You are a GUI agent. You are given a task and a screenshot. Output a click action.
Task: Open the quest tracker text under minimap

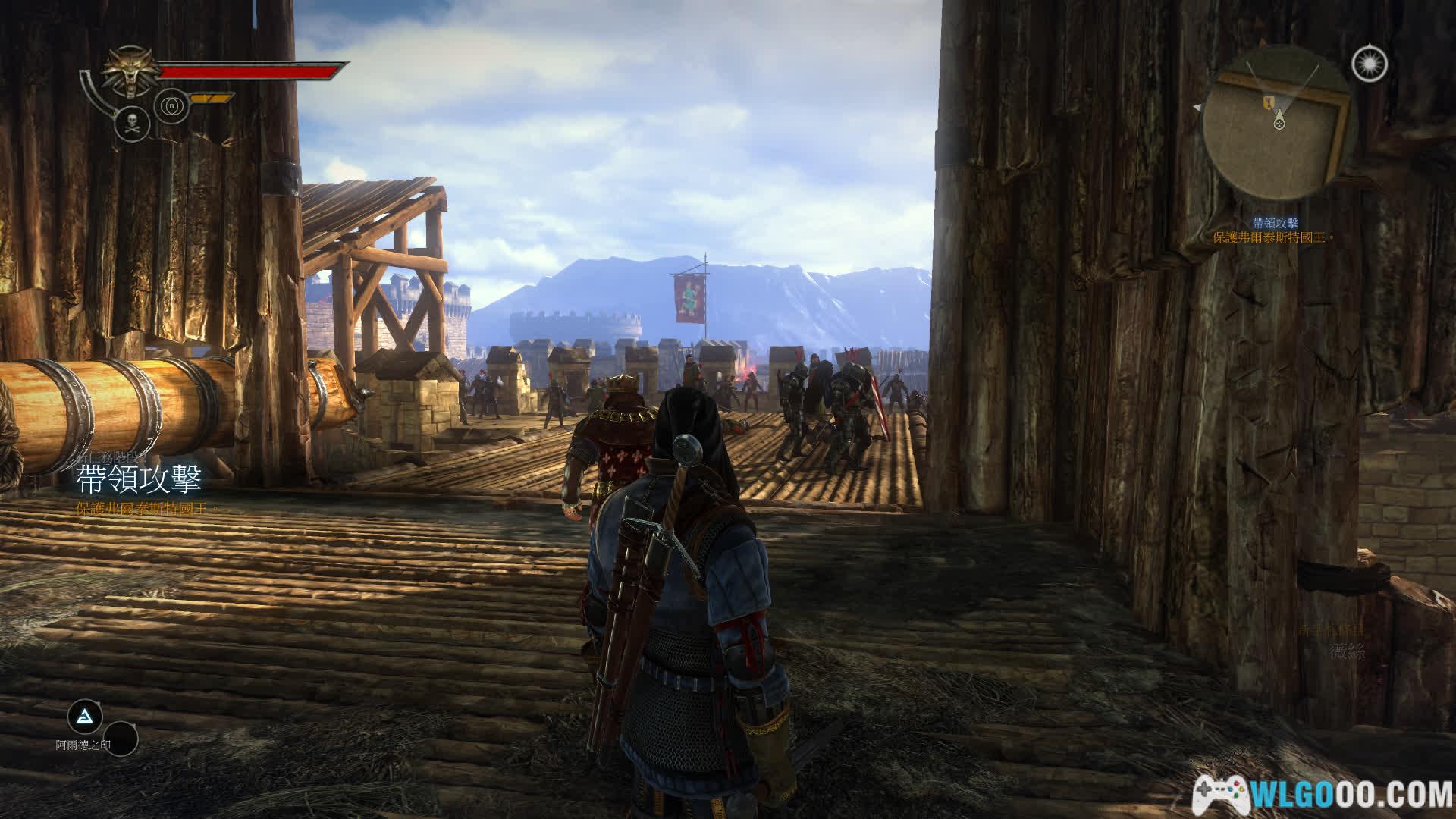1274,231
